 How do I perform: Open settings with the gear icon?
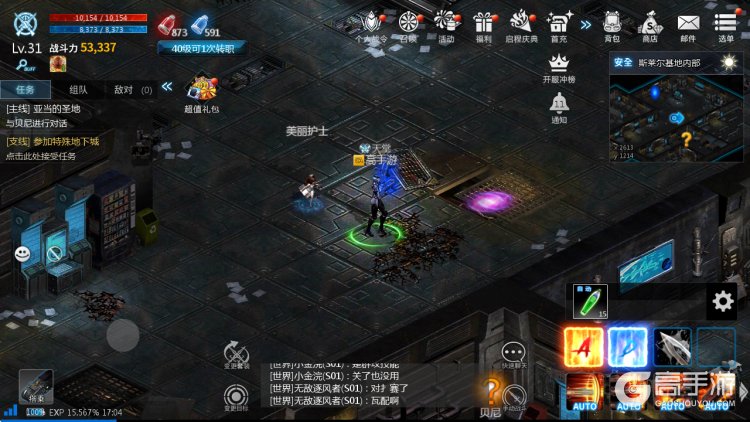[722, 300]
